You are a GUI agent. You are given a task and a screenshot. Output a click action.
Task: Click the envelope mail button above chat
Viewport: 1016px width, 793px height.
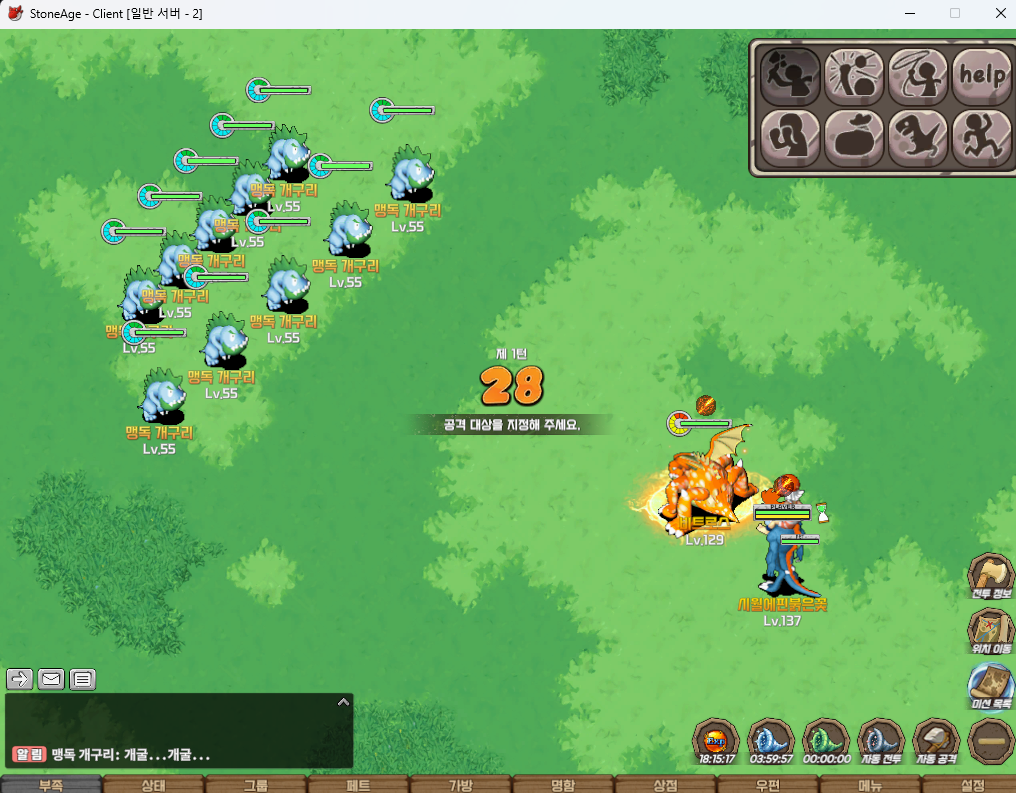coord(51,680)
